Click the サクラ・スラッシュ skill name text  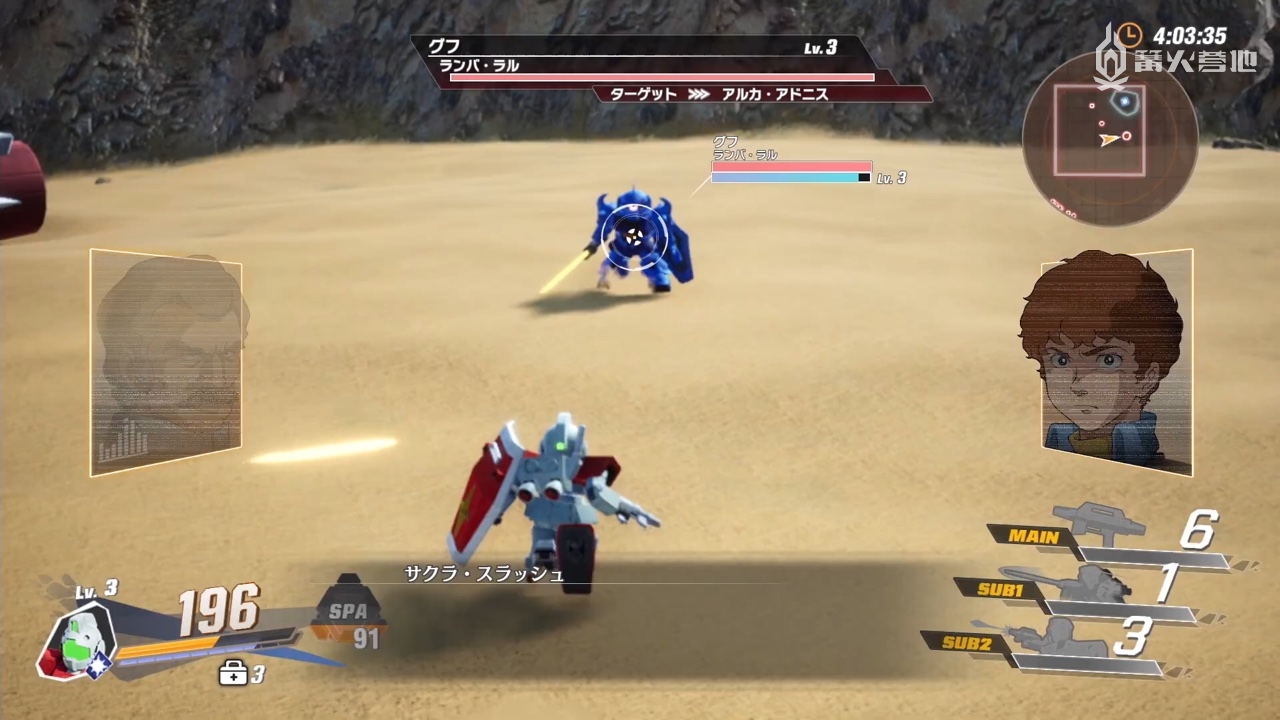pos(483,574)
